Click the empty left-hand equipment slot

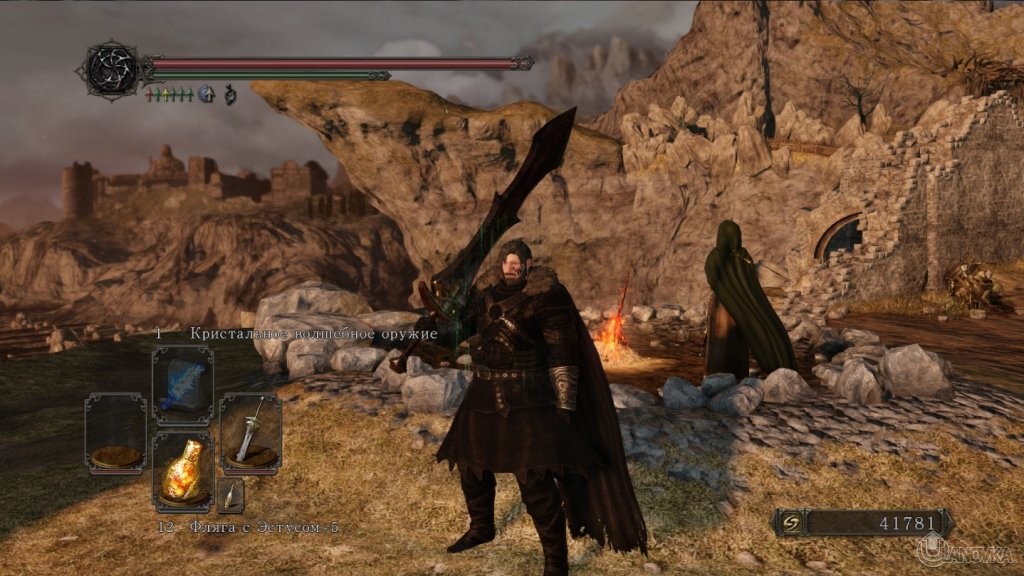pyautogui.click(x=116, y=432)
